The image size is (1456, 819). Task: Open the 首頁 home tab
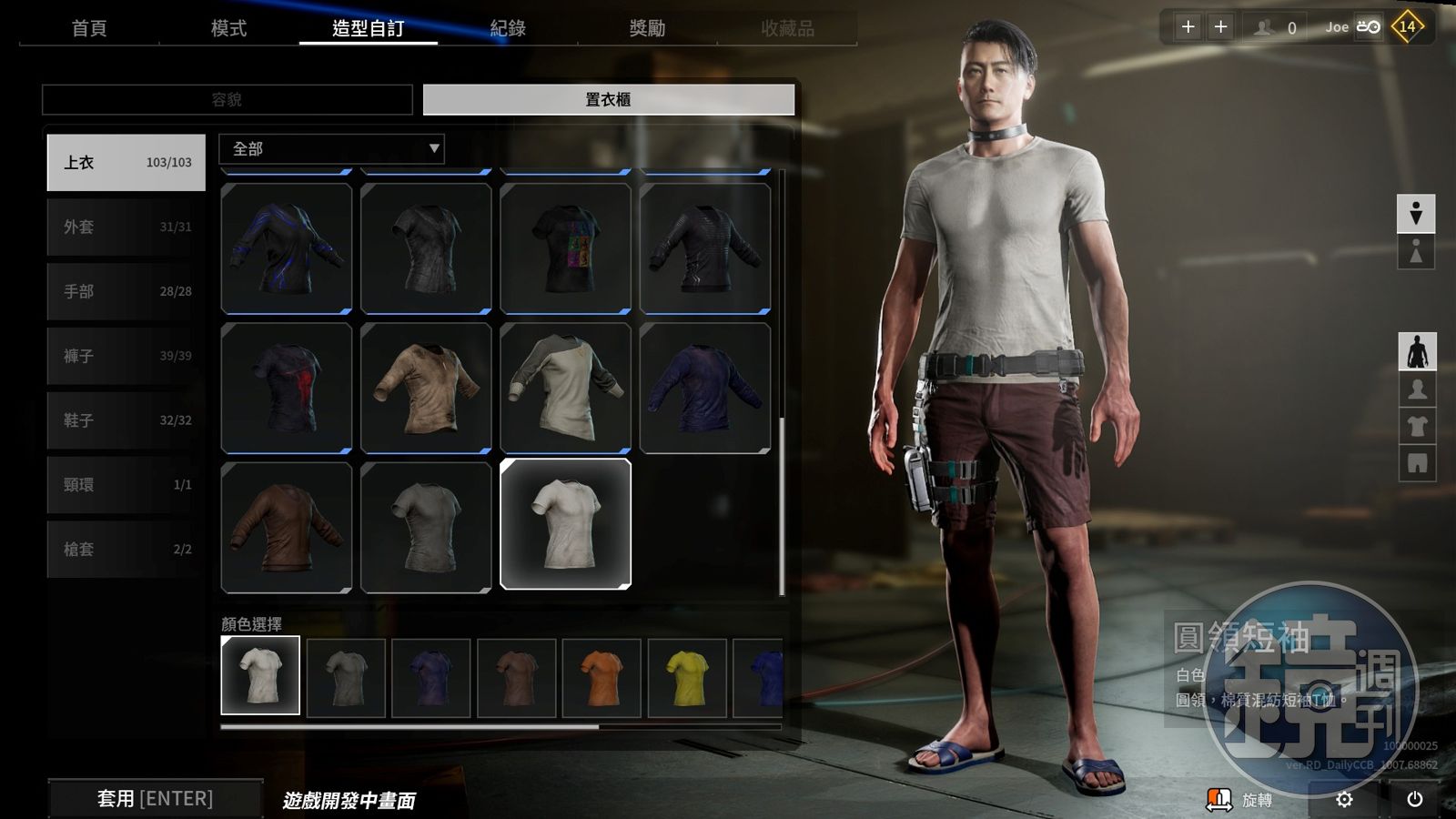point(89,28)
